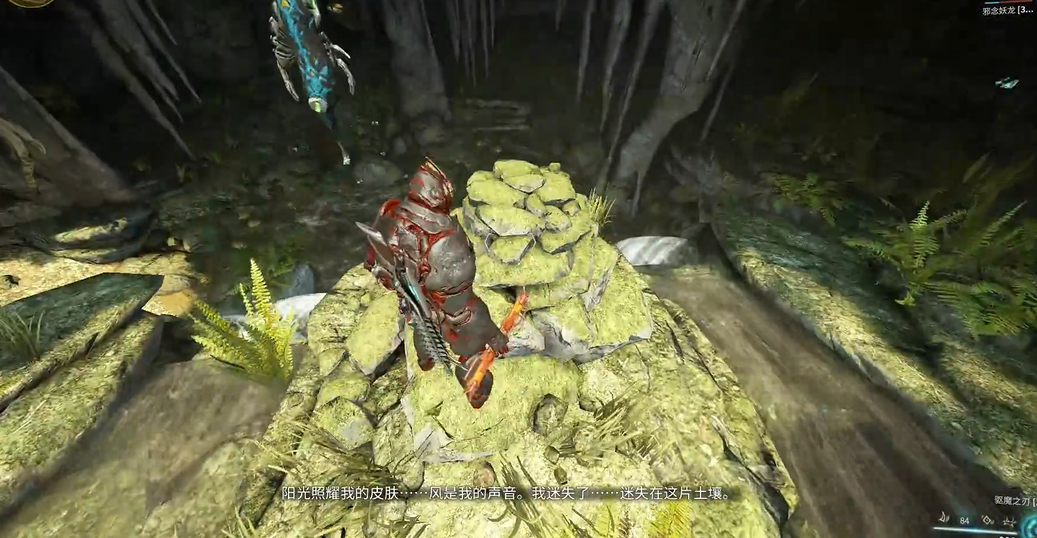Viewport: 1037px width, 538px height.
Task: Activate the diamond-shaped ability icon
Action: (x=987, y=520)
